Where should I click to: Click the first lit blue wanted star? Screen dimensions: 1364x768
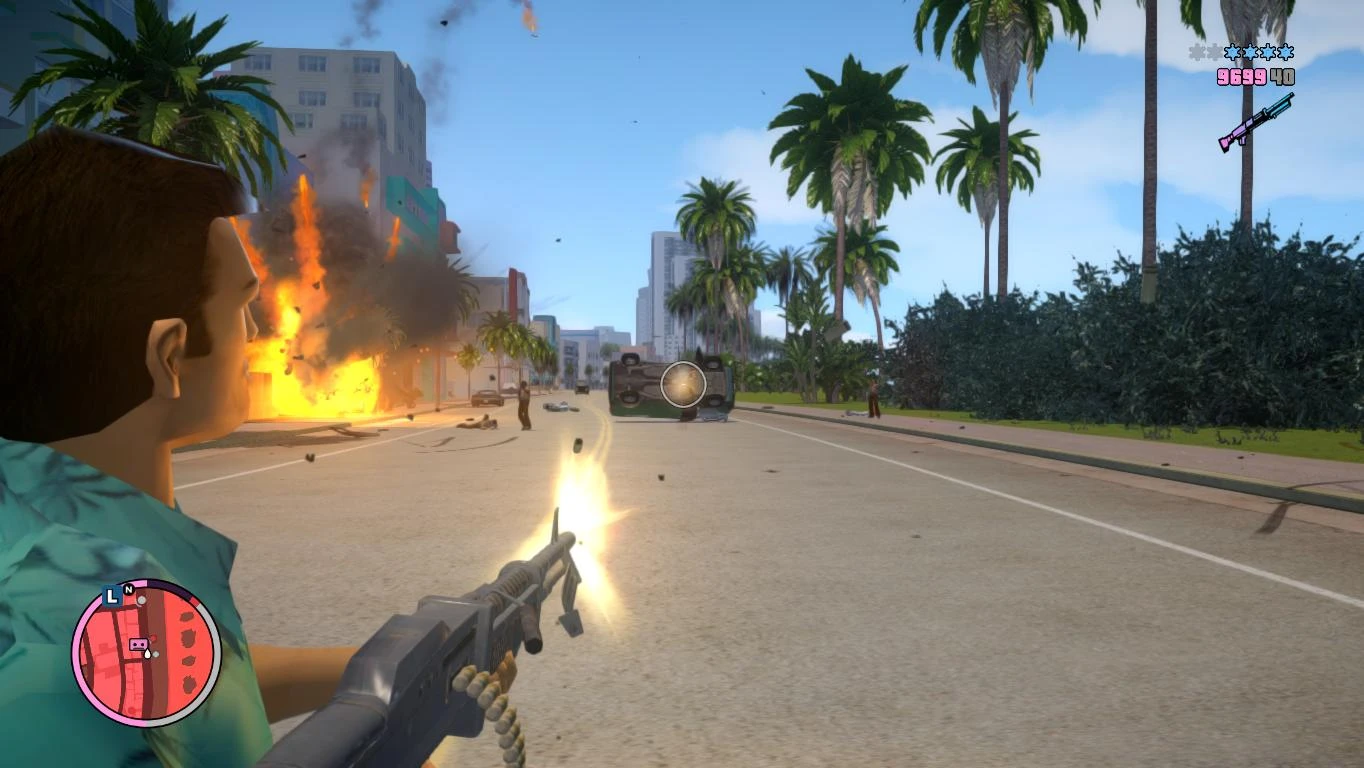[x=1233, y=52]
